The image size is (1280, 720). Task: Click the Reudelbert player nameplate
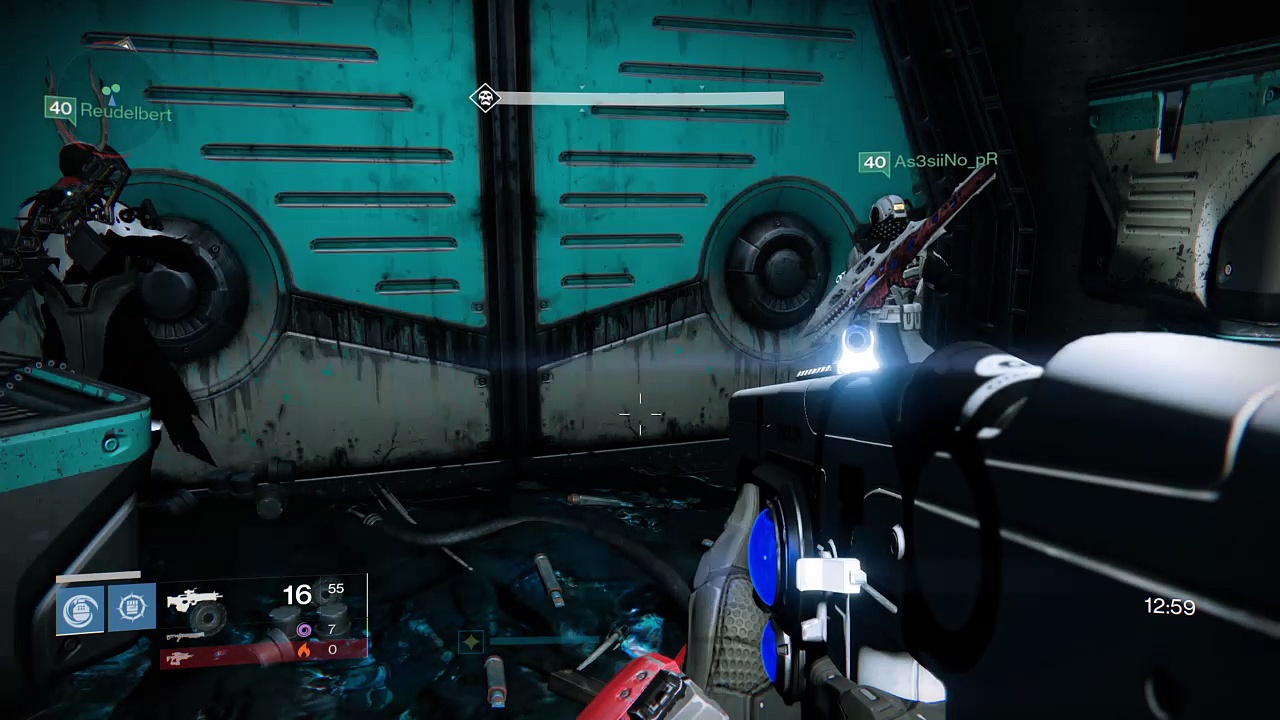pos(125,113)
